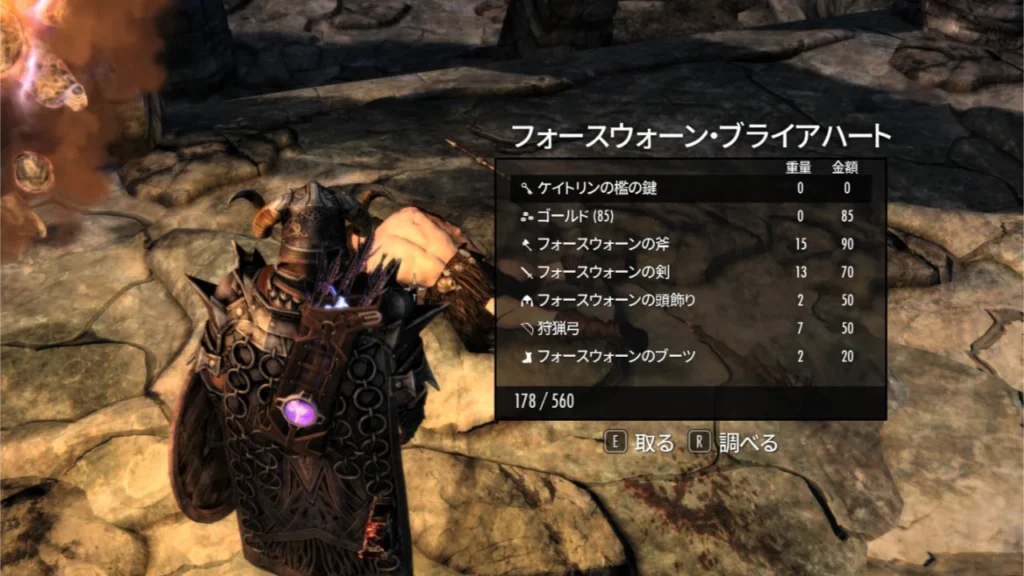Screen dimensions: 1024x576
Task: Click the 調べる search label
Action: pyautogui.click(x=749, y=442)
